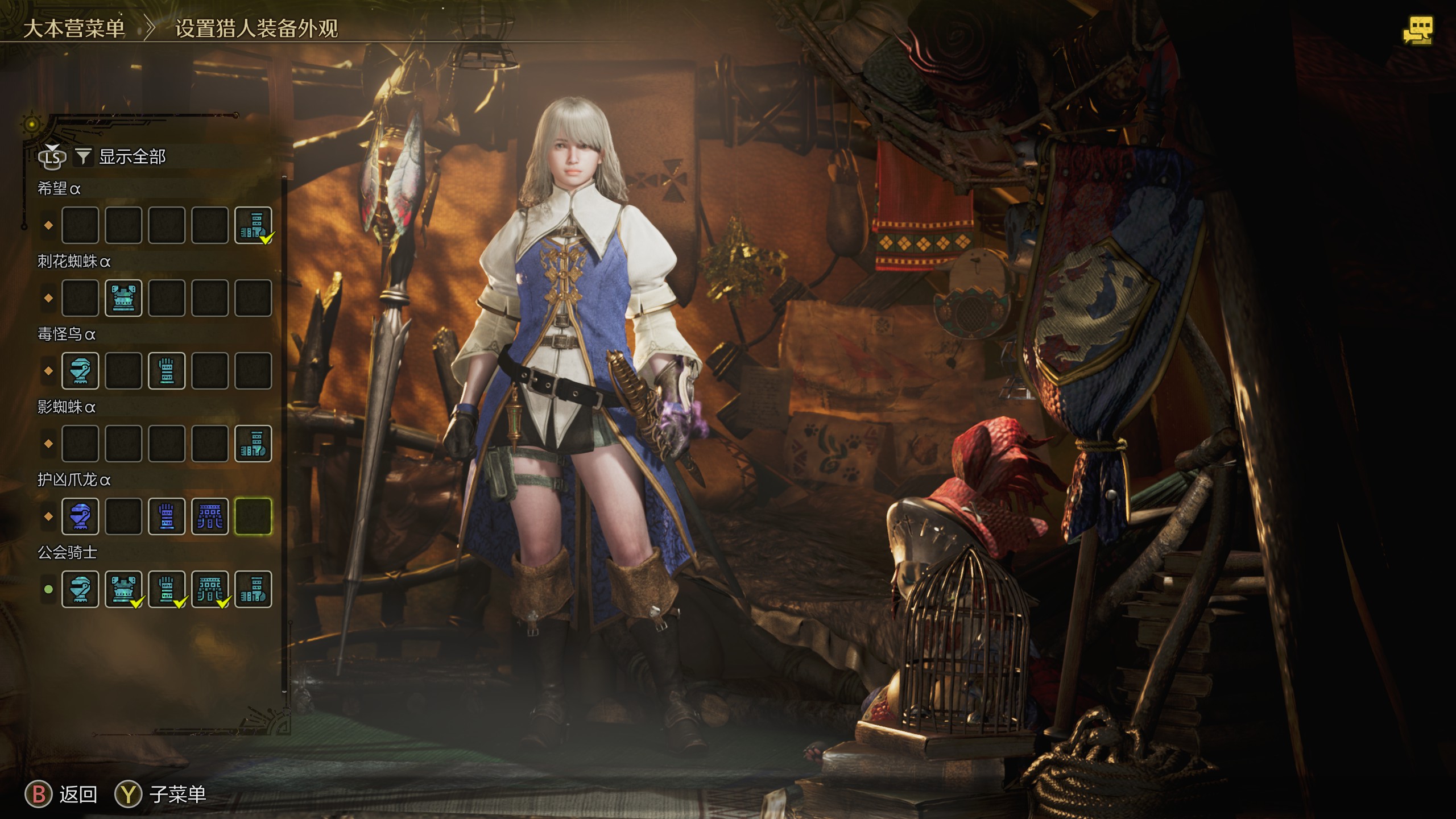Screen dimensions: 1456x819
Task: Pick the 毒怪鸟α arm guards
Action: tap(167, 371)
